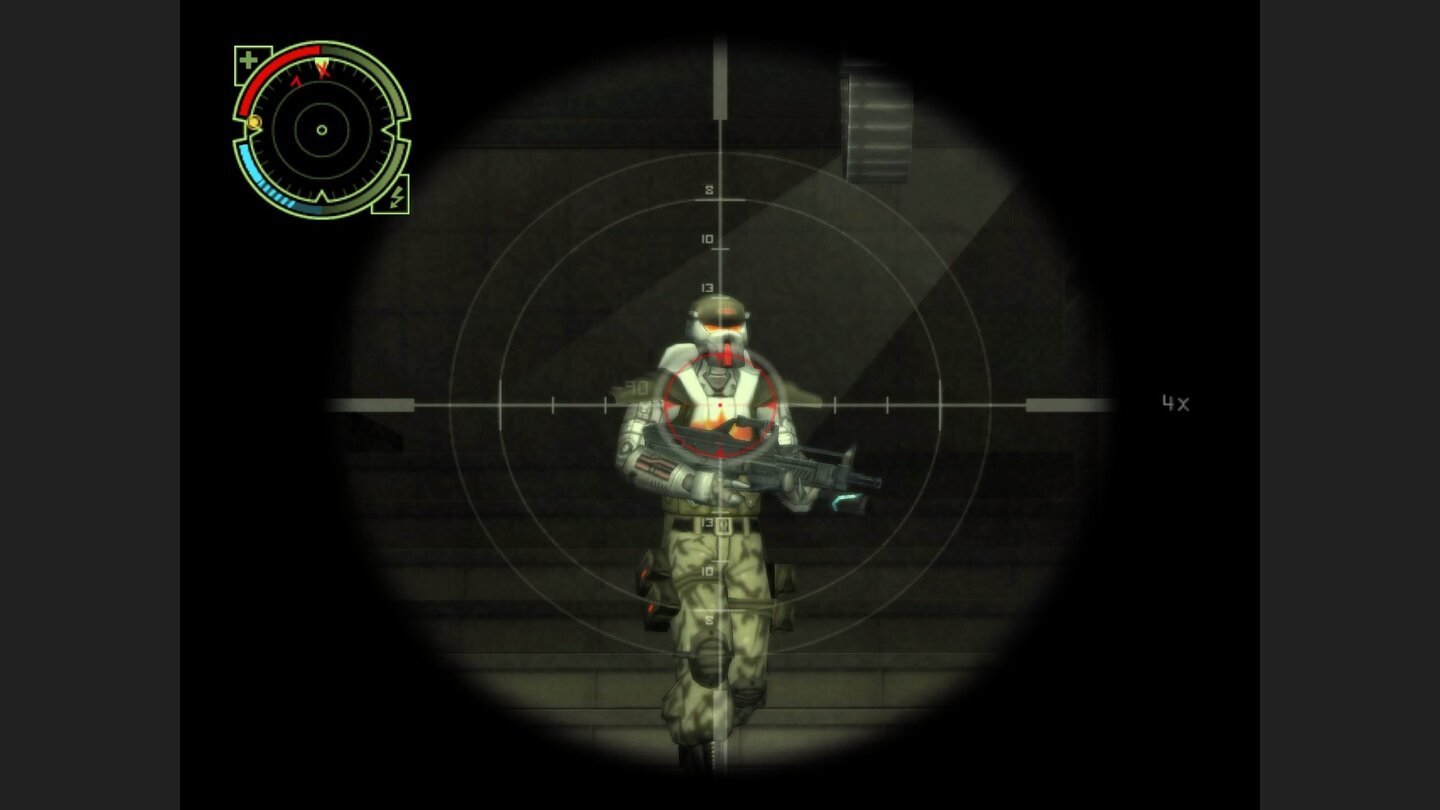Select the center dot of the radar
The height and width of the screenshot is (810, 1440).
(321, 130)
